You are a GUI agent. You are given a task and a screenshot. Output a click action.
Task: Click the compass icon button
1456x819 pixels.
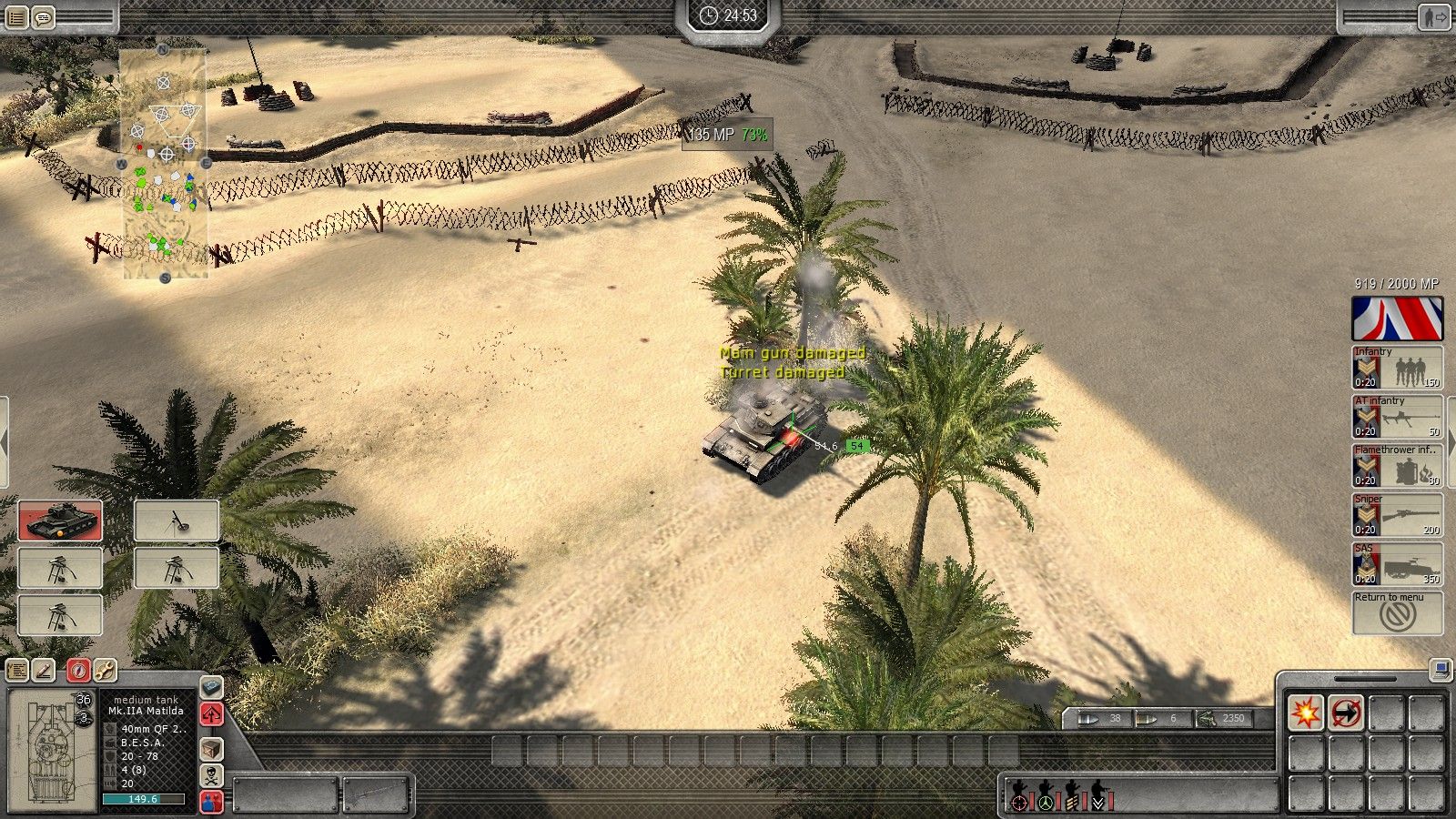coord(77,671)
